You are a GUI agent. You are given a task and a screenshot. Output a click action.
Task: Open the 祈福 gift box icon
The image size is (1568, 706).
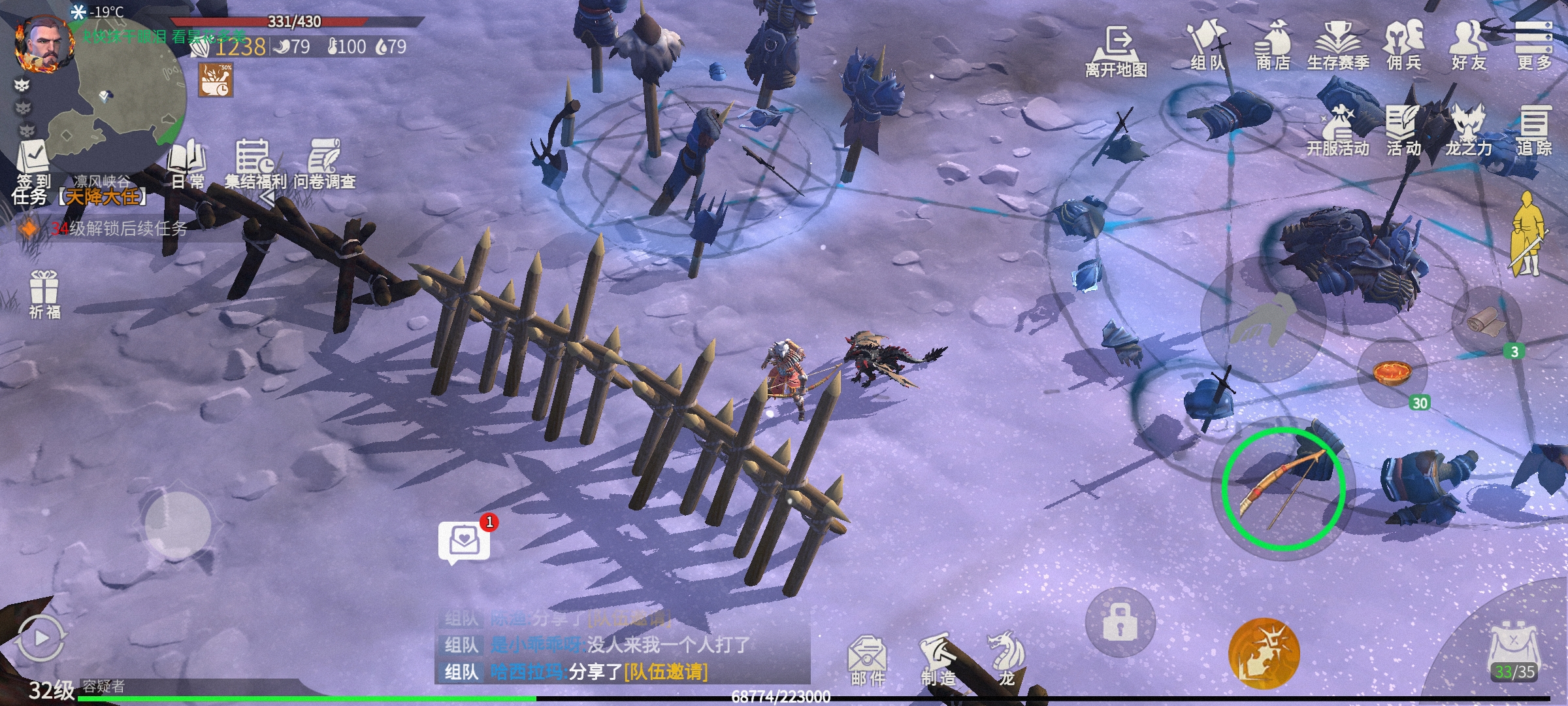click(x=44, y=294)
